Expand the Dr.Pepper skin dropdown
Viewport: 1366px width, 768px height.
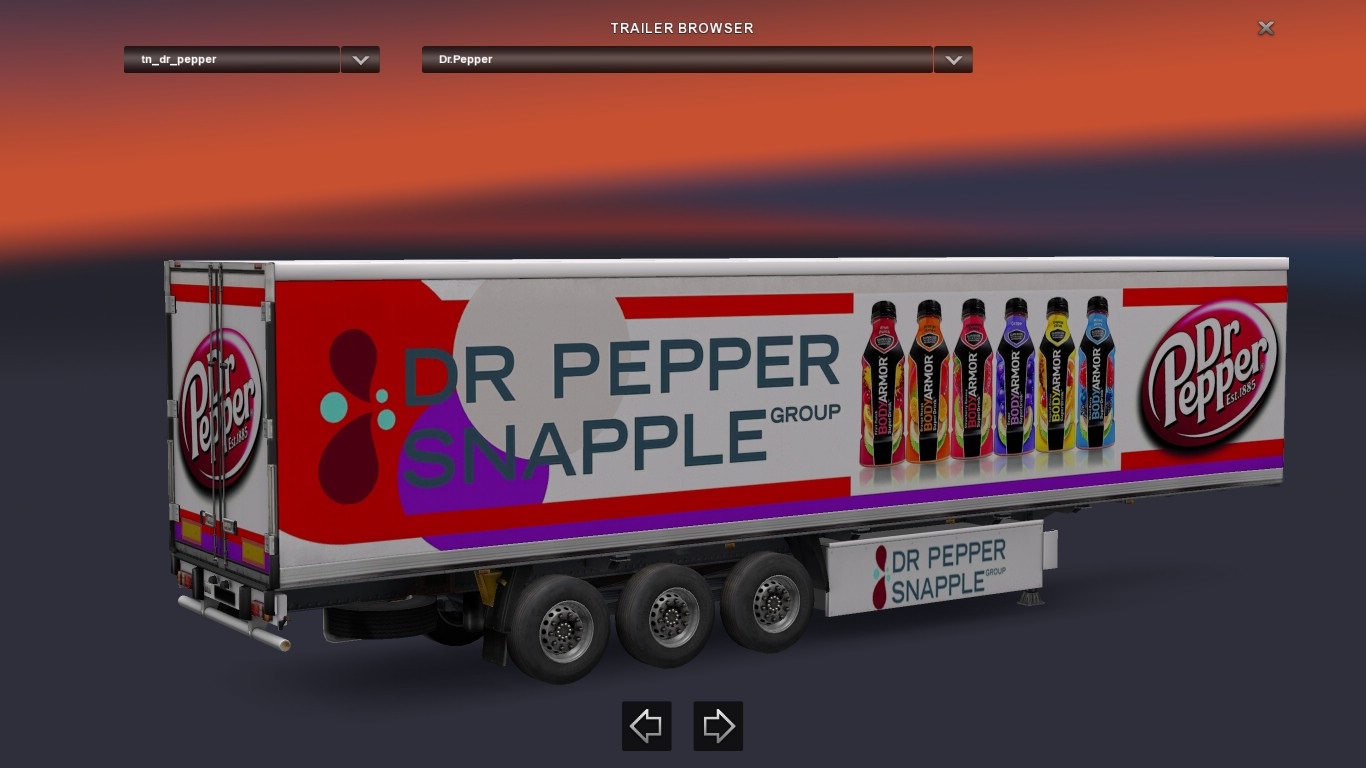(953, 60)
